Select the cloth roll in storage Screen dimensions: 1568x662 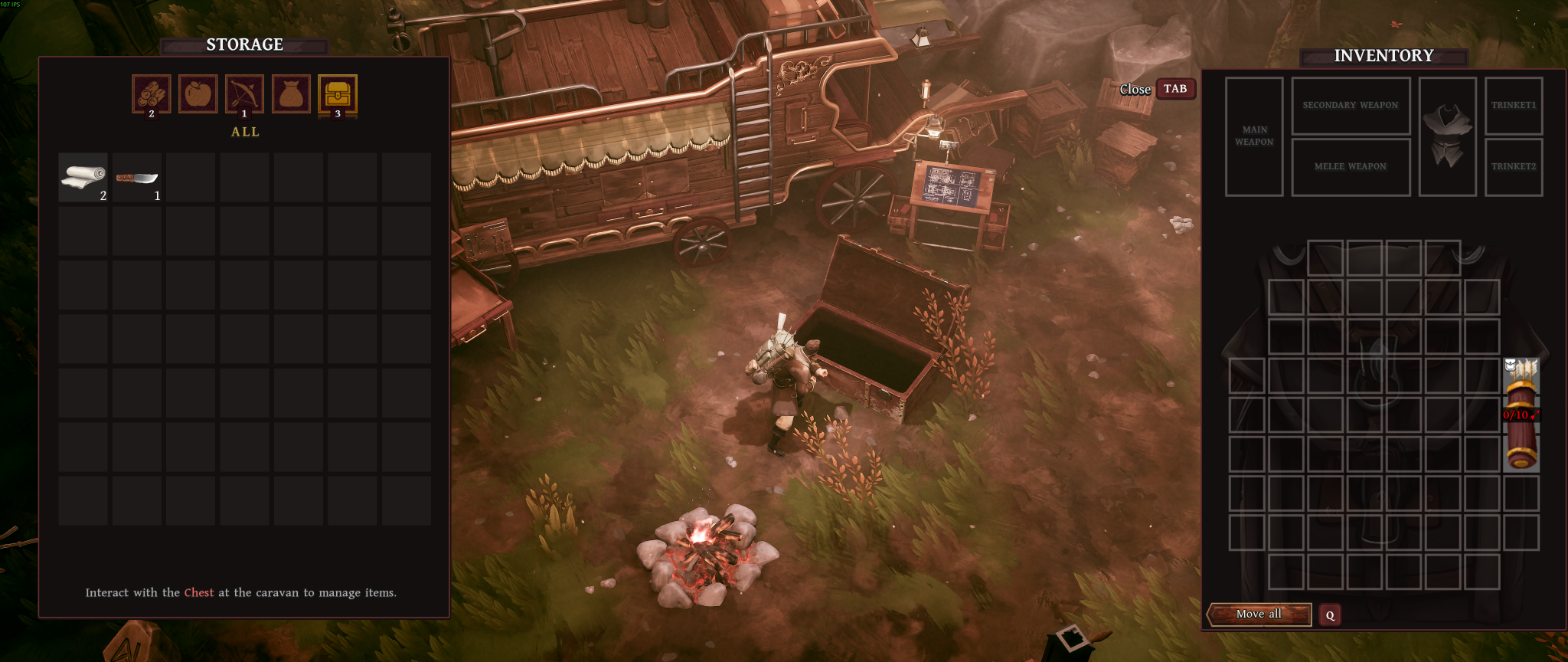(x=83, y=177)
